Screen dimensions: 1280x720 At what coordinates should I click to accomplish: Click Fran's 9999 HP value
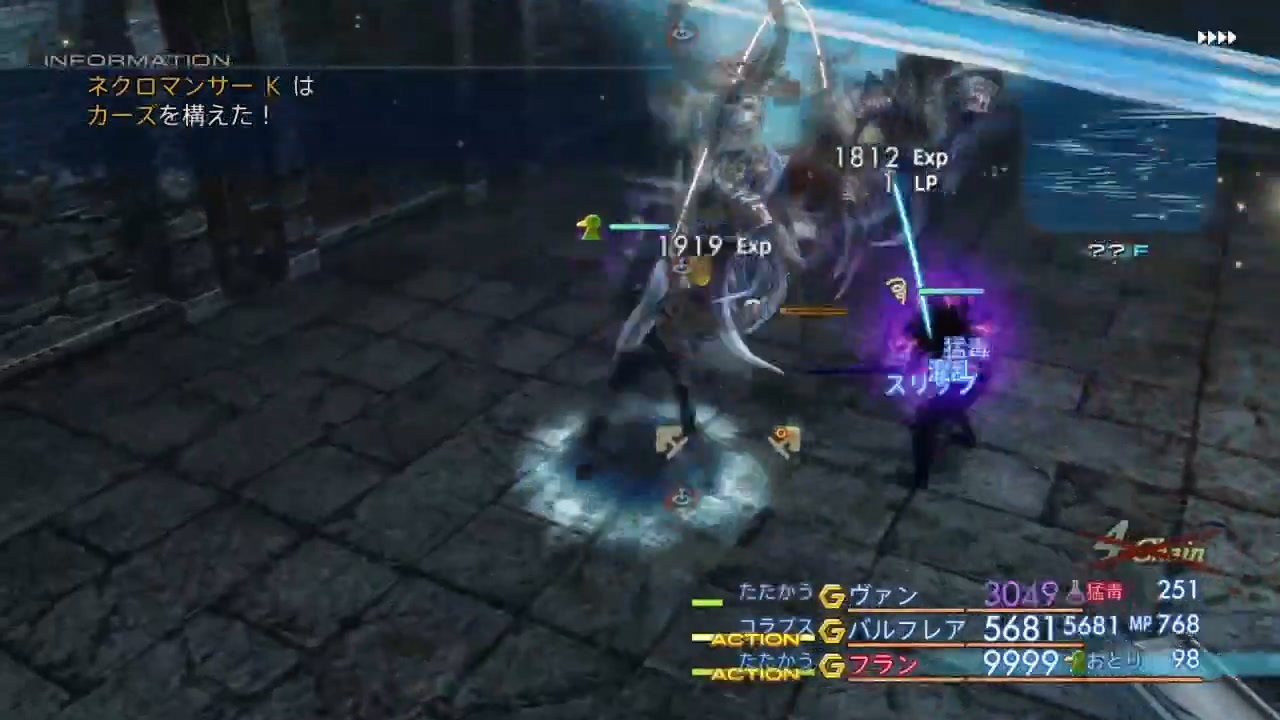pyautogui.click(x=1017, y=663)
